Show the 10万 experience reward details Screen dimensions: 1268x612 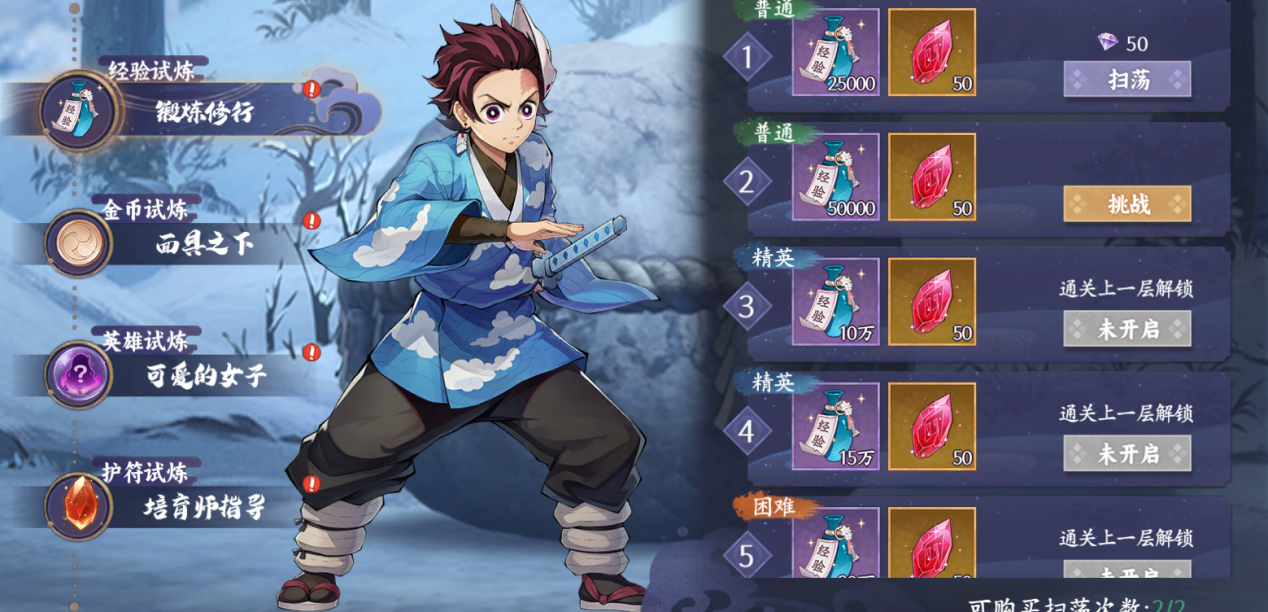click(836, 302)
